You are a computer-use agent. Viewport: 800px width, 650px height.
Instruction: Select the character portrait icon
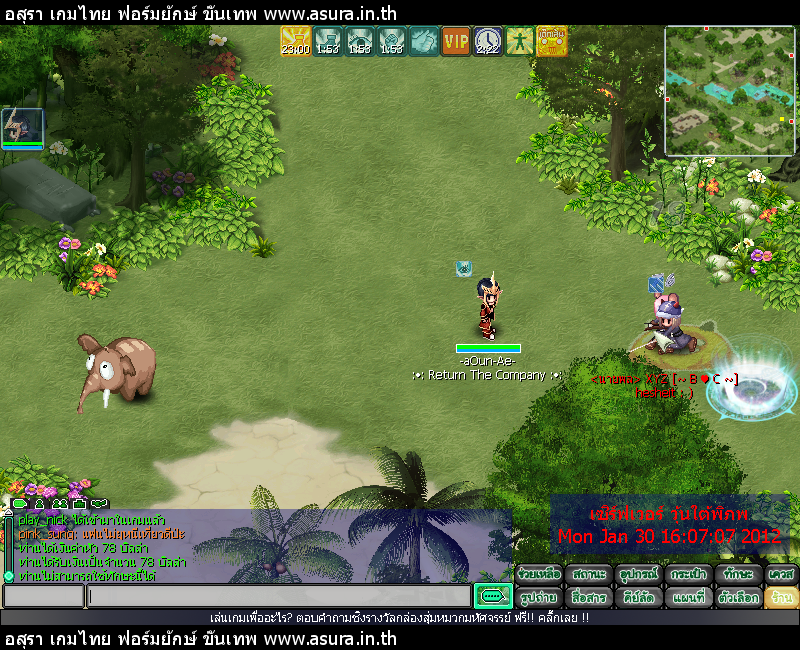[x=22, y=127]
